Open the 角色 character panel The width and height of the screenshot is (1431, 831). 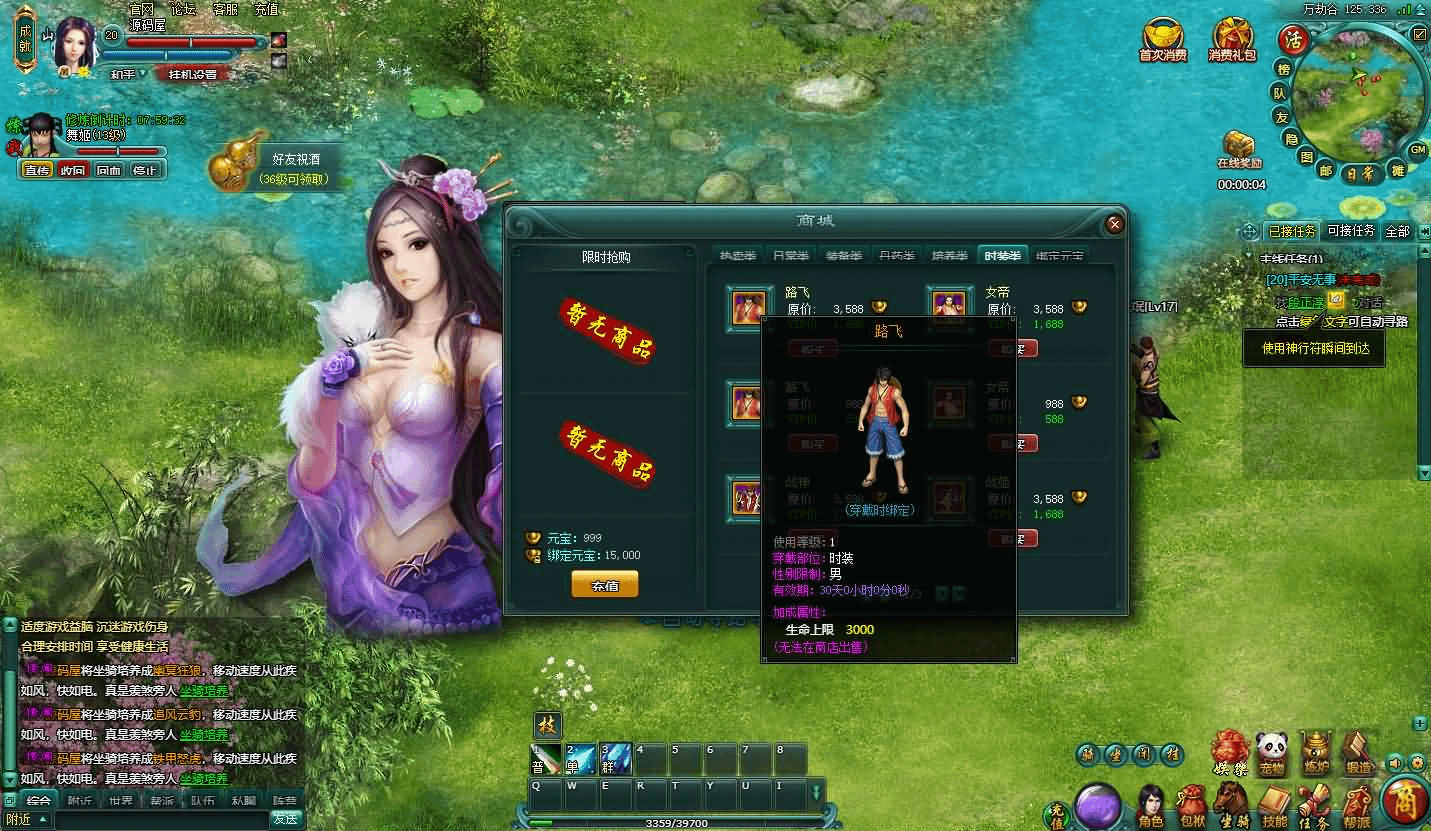(x=1151, y=803)
